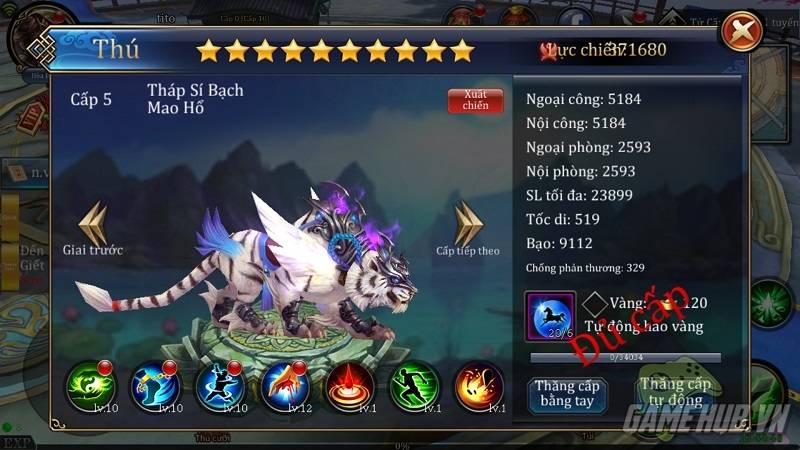The image size is (800, 450).
Task: Advance with the Cấp tiếp theo arrow
Action: pos(468,226)
